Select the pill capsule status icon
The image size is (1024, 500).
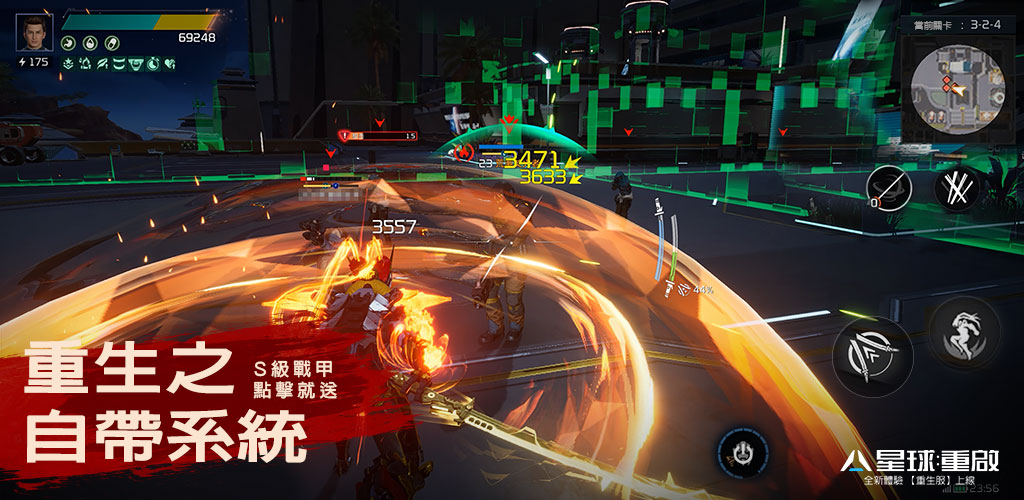[110, 43]
